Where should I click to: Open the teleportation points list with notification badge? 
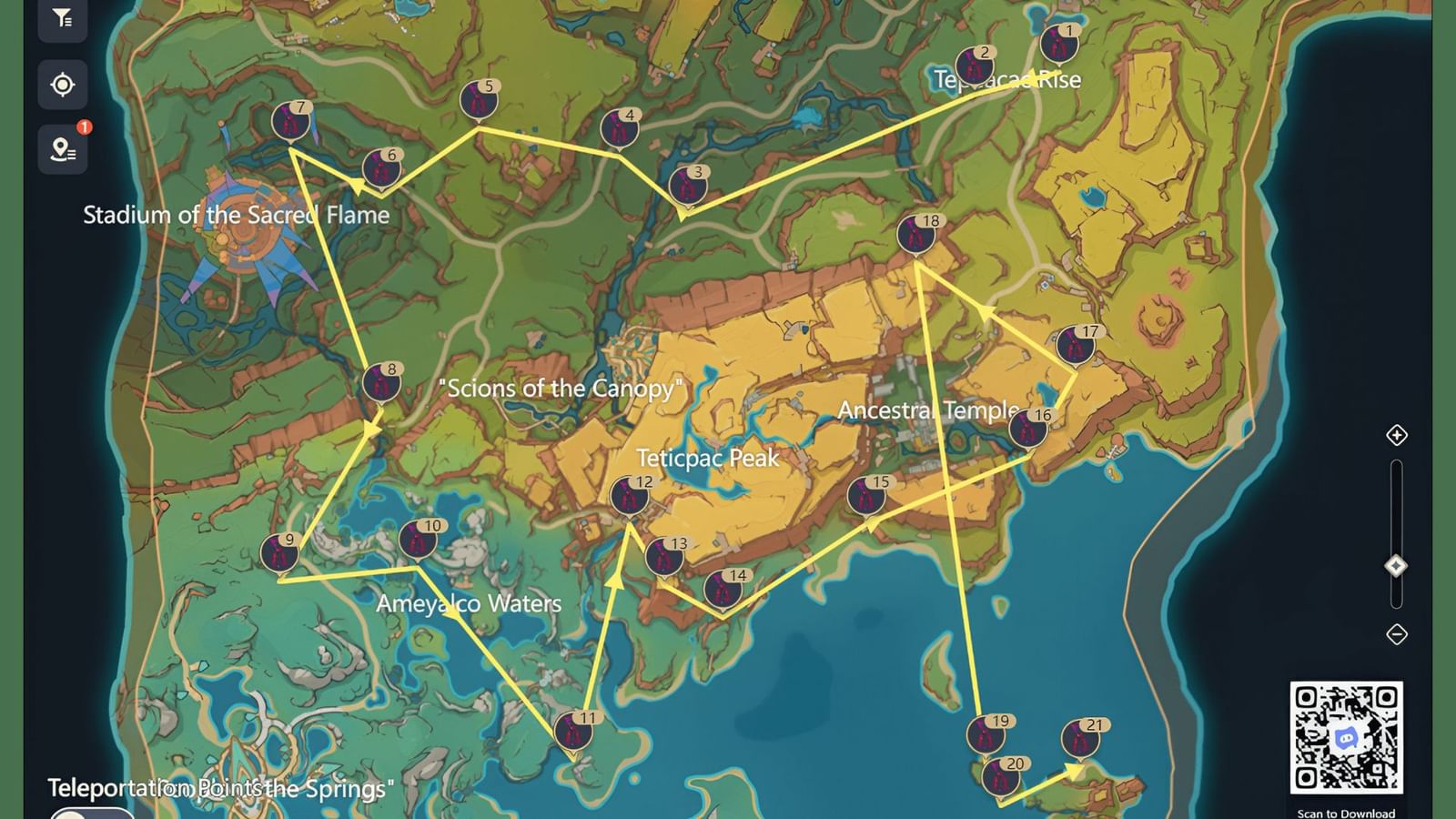63,151
